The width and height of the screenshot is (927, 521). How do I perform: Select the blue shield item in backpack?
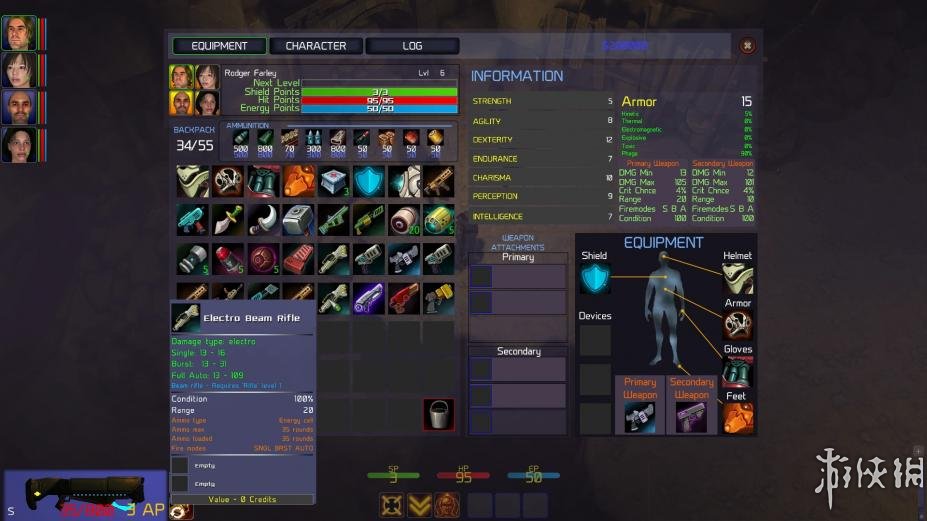click(369, 181)
